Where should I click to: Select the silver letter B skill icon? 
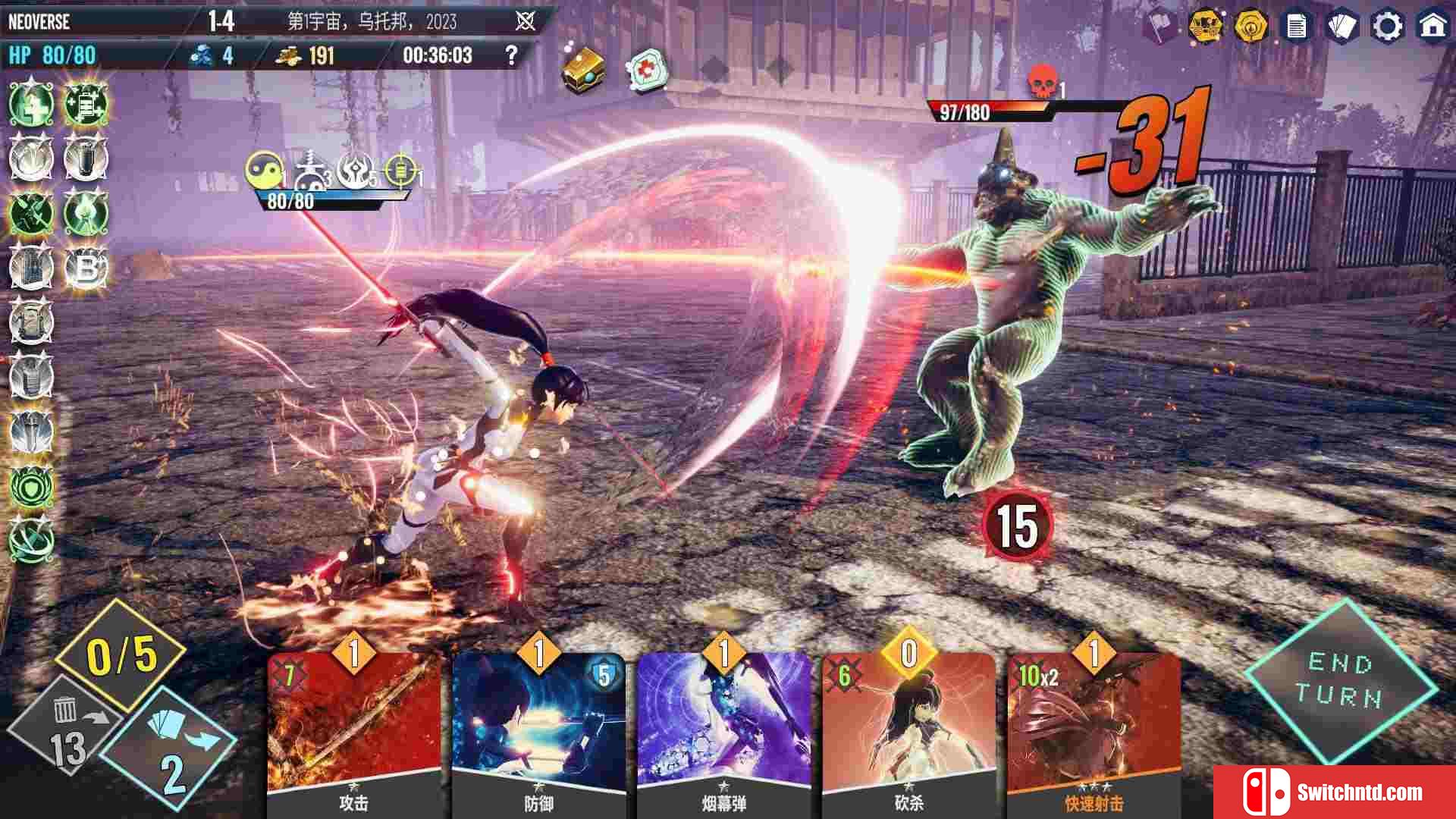click(86, 268)
